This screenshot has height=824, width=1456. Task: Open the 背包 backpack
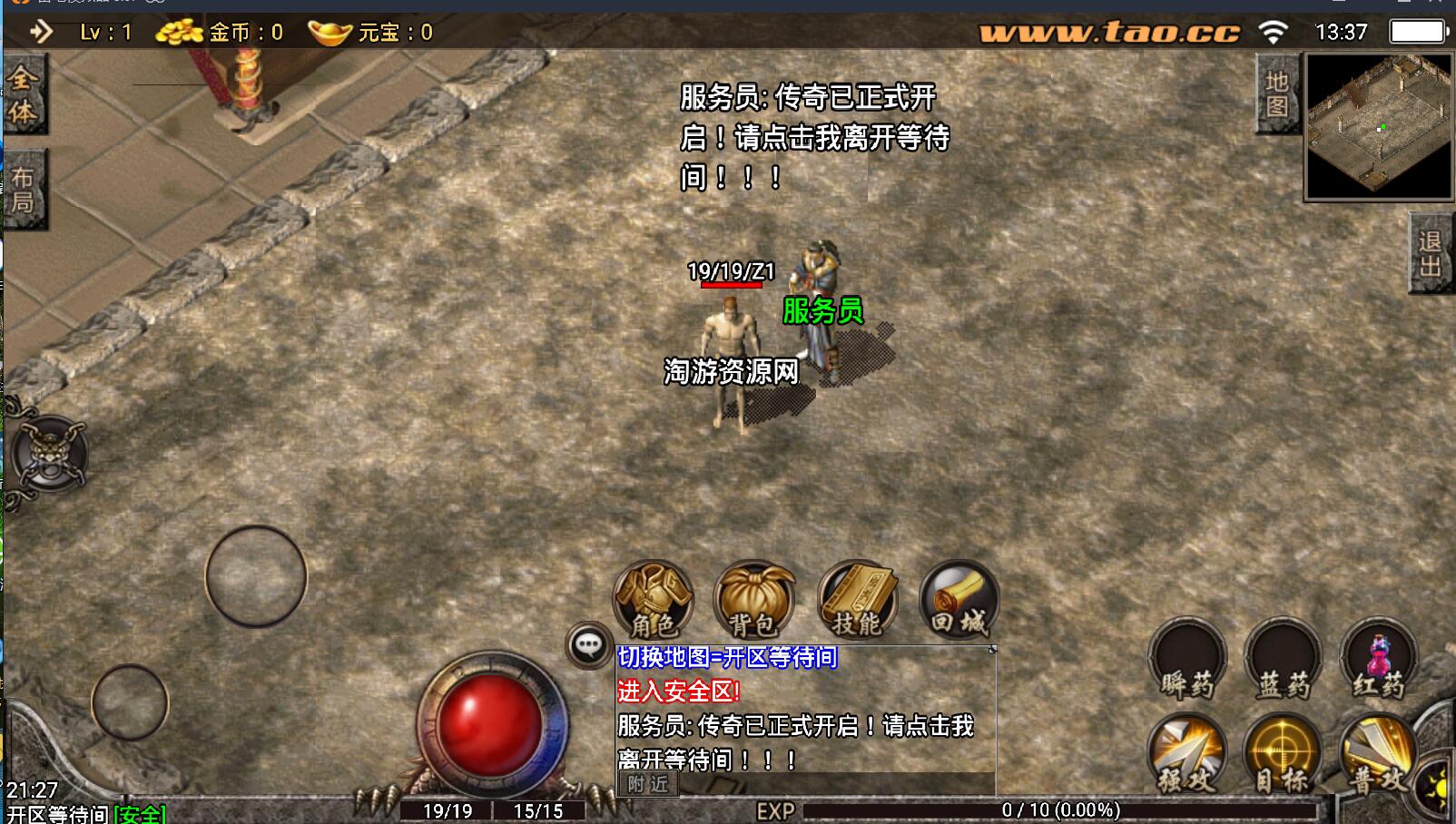coord(754,599)
